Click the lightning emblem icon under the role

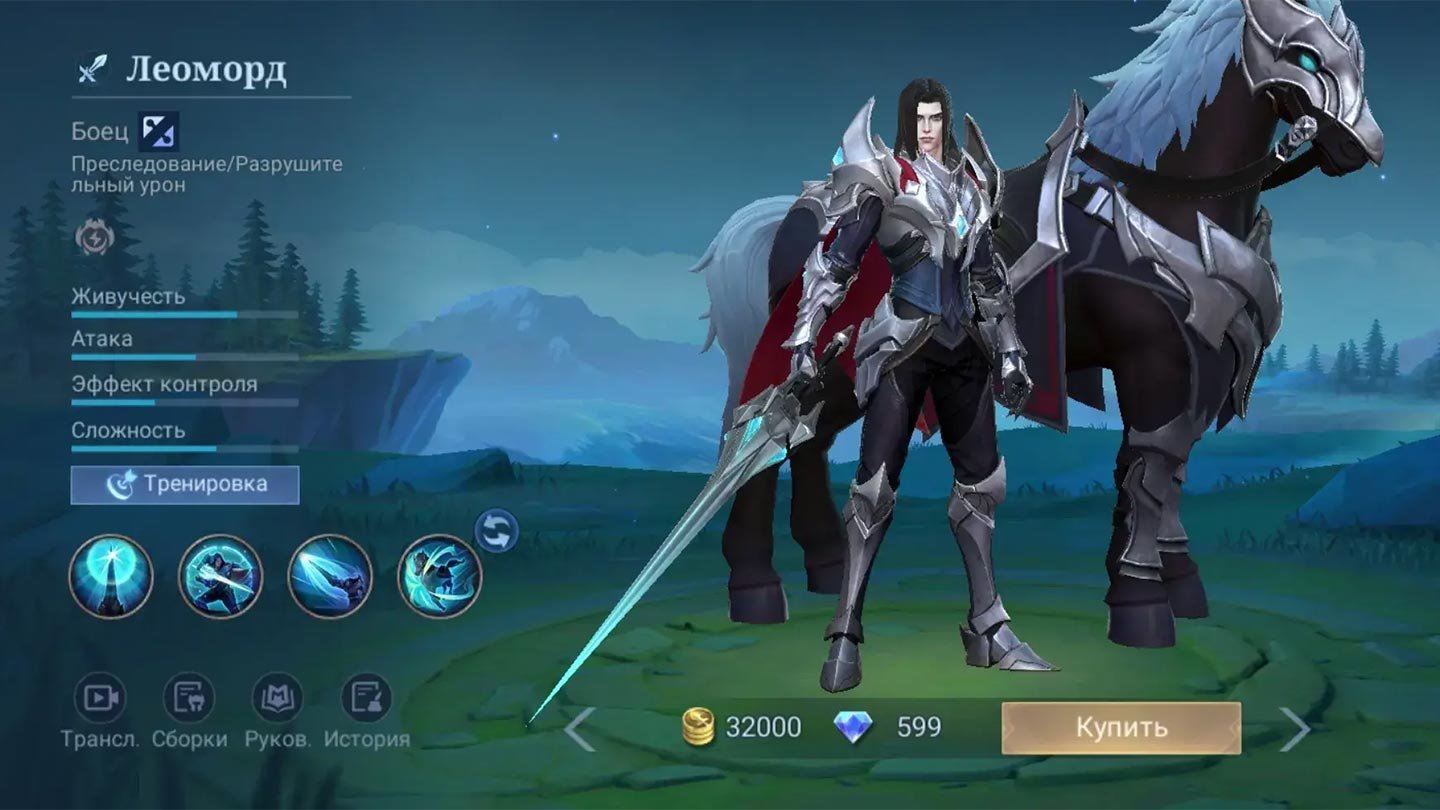pyautogui.click(x=95, y=238)
